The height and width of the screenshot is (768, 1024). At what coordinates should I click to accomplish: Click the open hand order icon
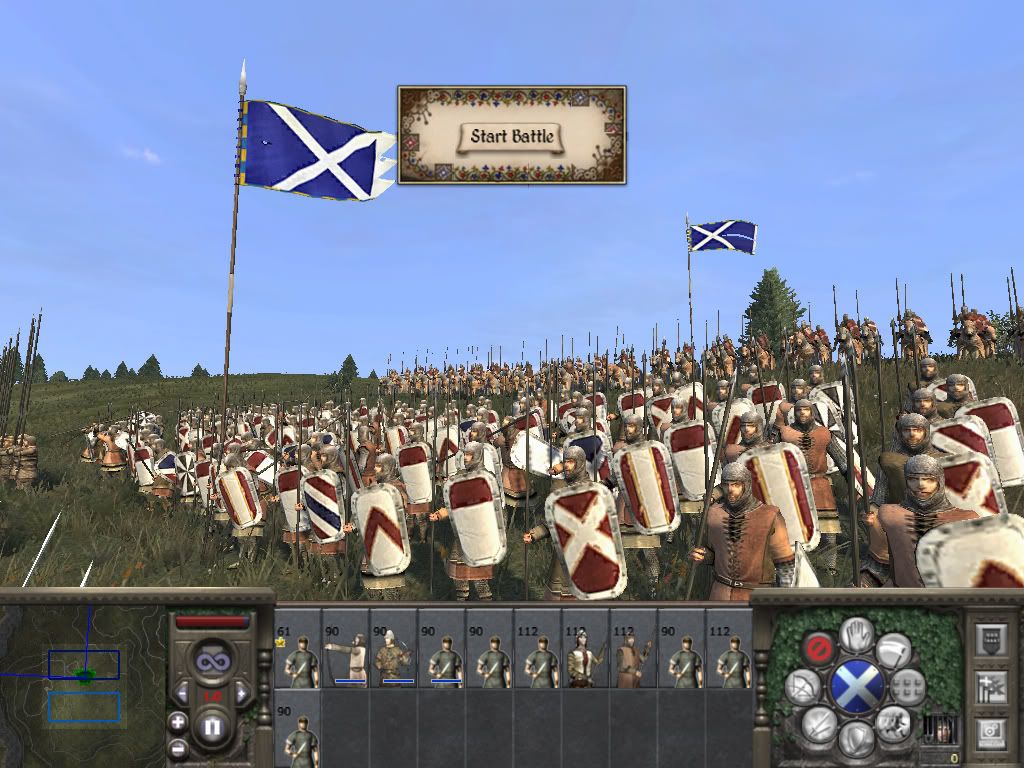(x=856, y=632)
